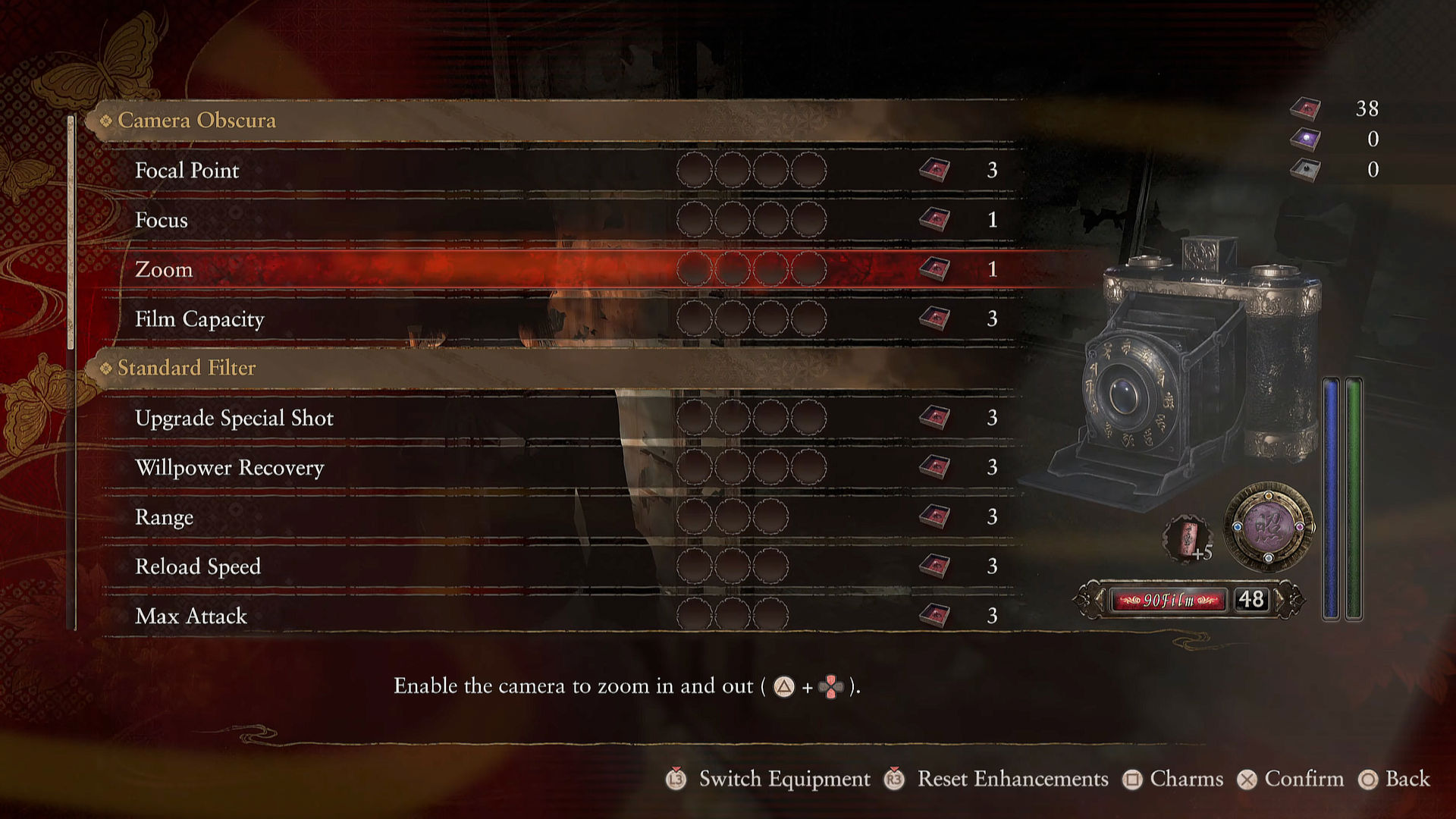Open the Standard Filter section header
1456x819 pixels.
pyautogui.click(x=187, y=368)
